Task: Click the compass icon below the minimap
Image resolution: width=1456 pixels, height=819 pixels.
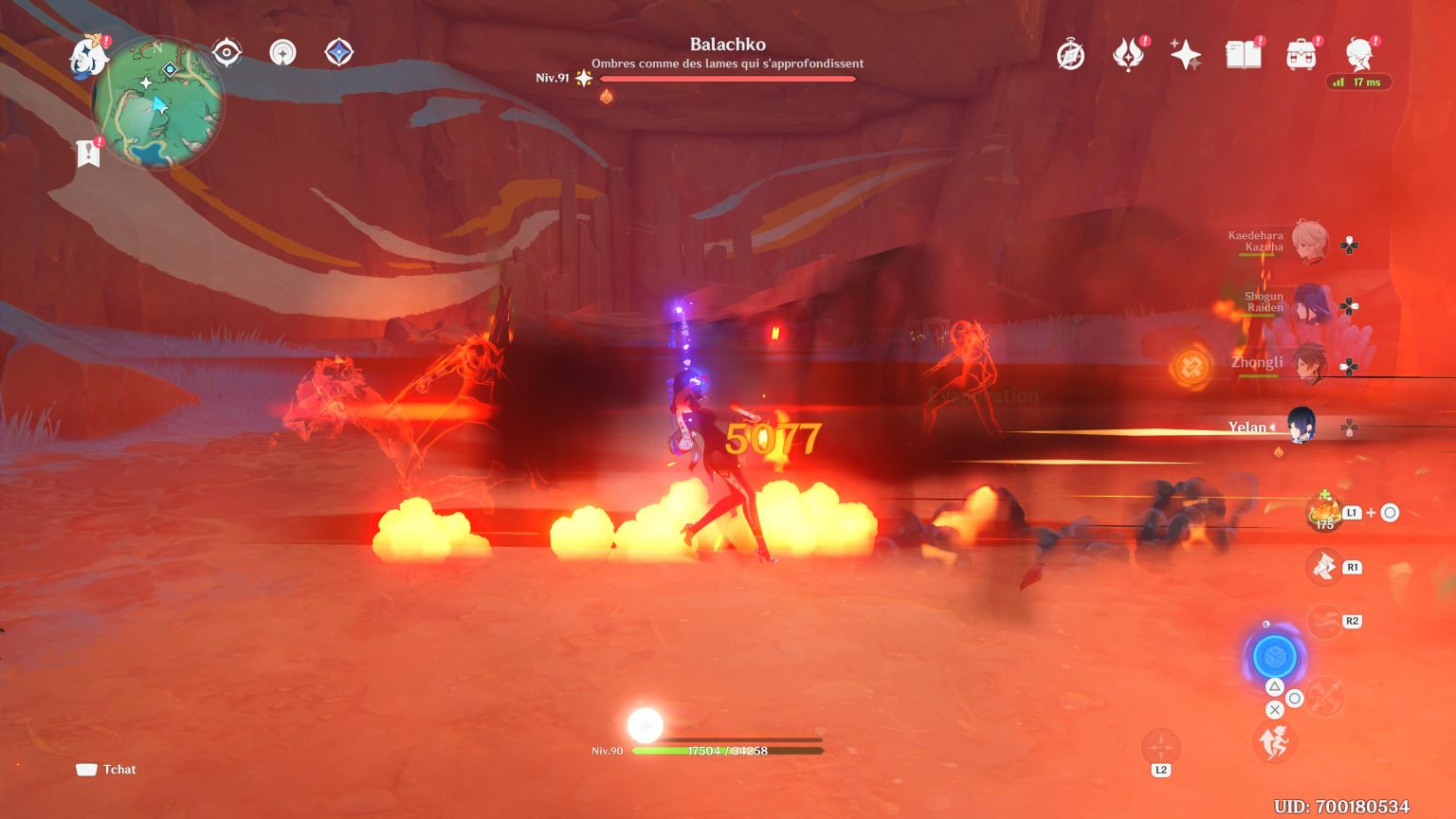Action: (282, 54)
